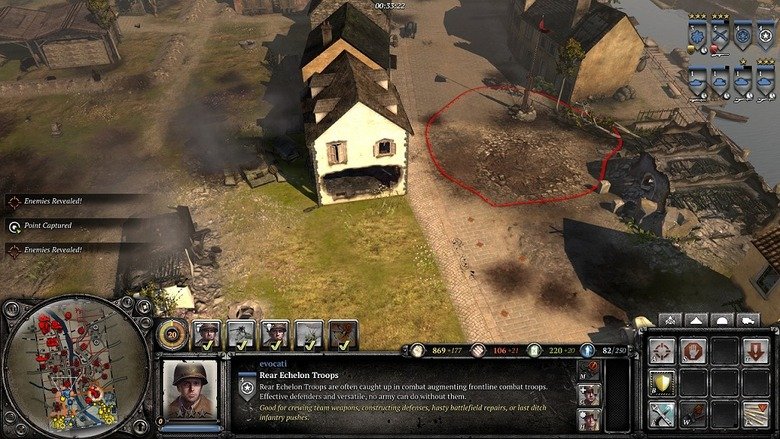Switch to the vehicle tab above the command grid

point(747,320)
